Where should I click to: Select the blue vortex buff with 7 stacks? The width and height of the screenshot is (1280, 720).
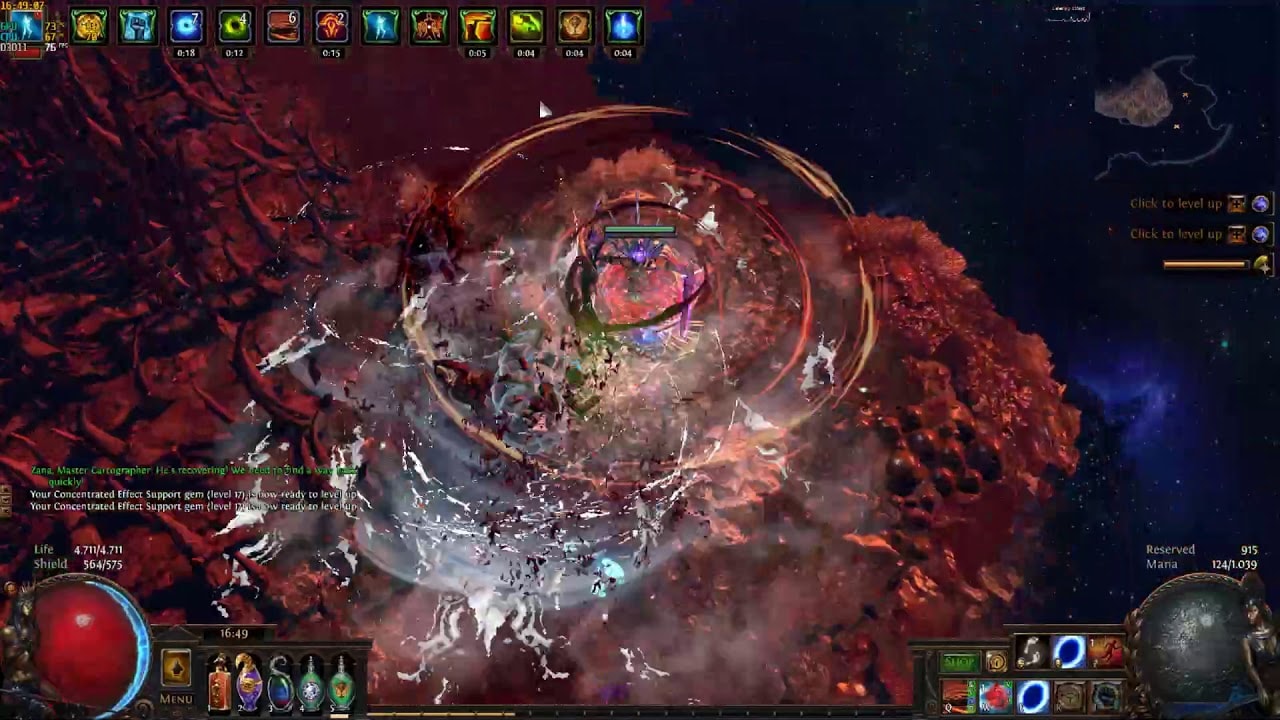tap(186, 27)
